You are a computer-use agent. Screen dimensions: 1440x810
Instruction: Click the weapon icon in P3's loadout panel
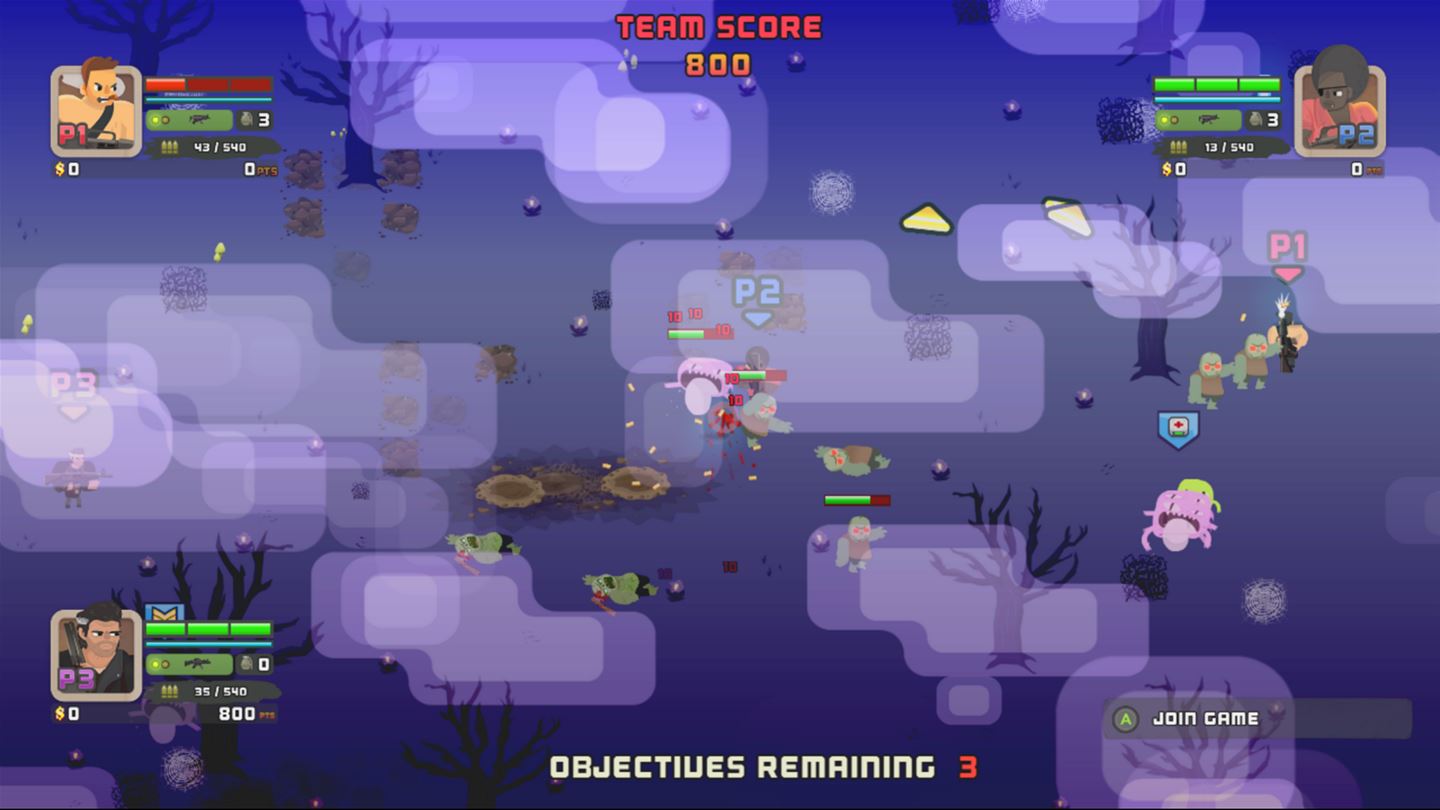pyautogui.click(x=197, y=663)
